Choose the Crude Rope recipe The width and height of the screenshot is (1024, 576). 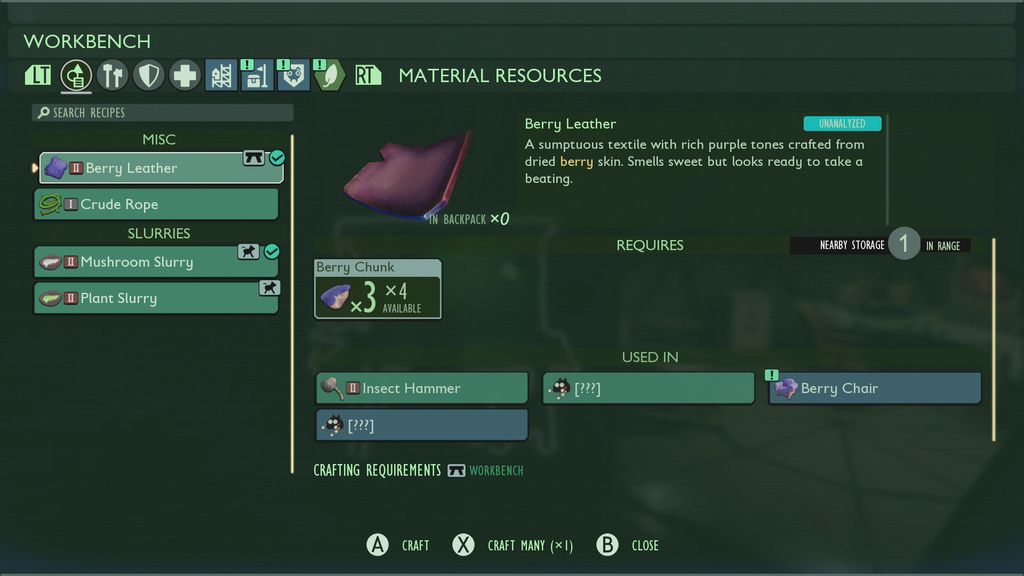tap(156, 204)
